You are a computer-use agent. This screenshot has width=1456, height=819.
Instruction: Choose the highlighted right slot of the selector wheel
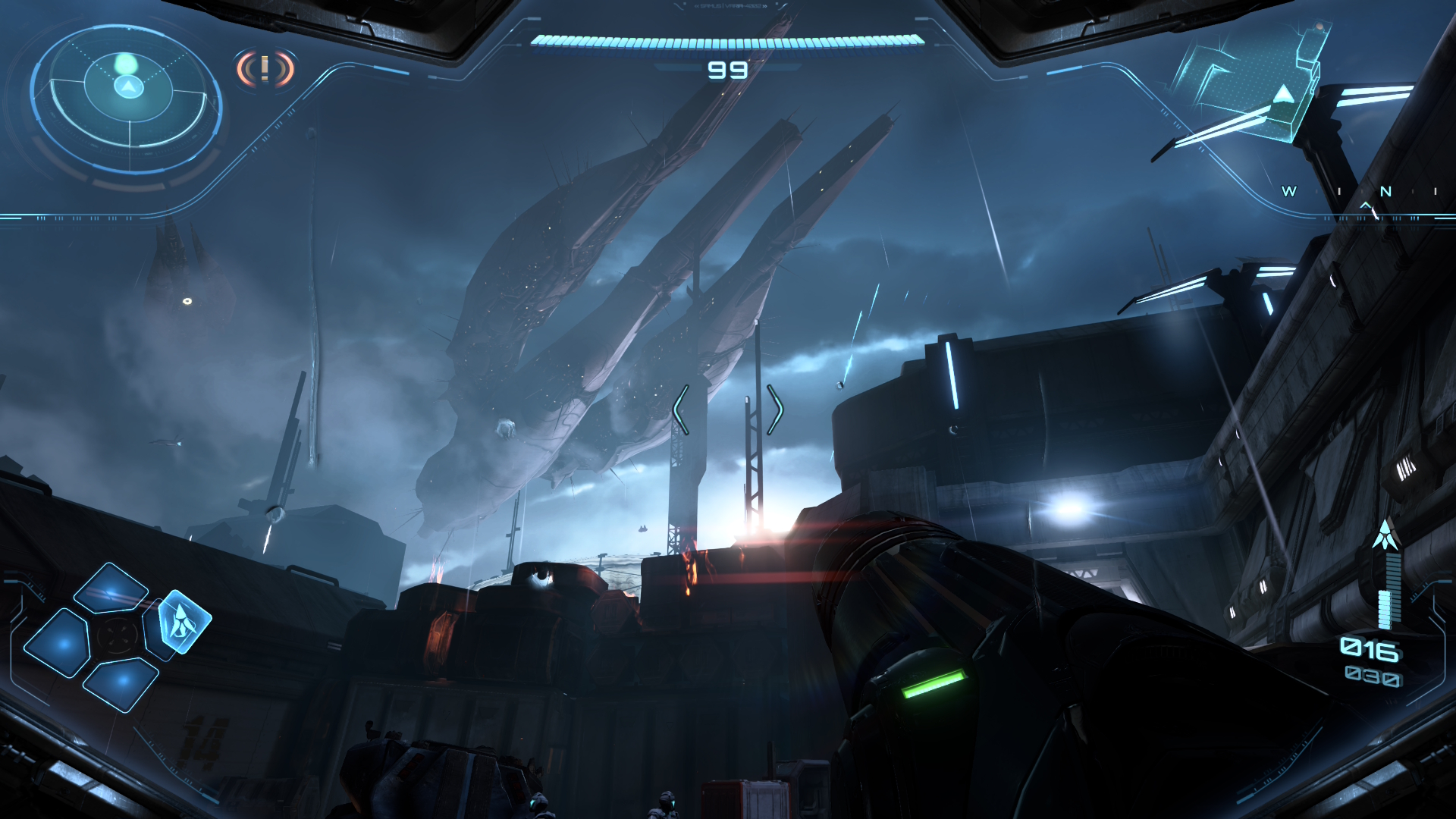[182, 621]
